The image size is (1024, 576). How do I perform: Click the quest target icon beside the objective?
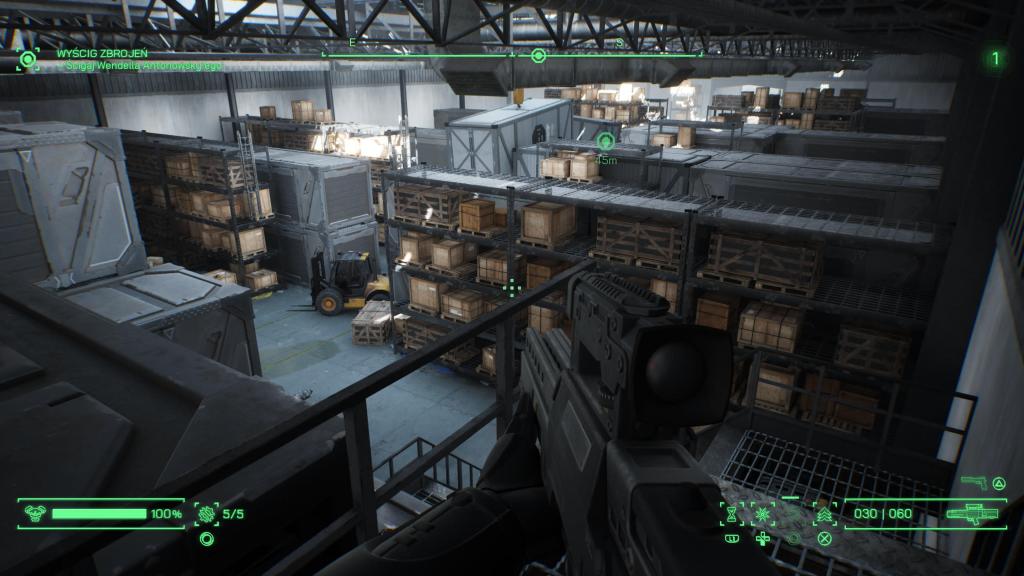click(x=27, y=59)
